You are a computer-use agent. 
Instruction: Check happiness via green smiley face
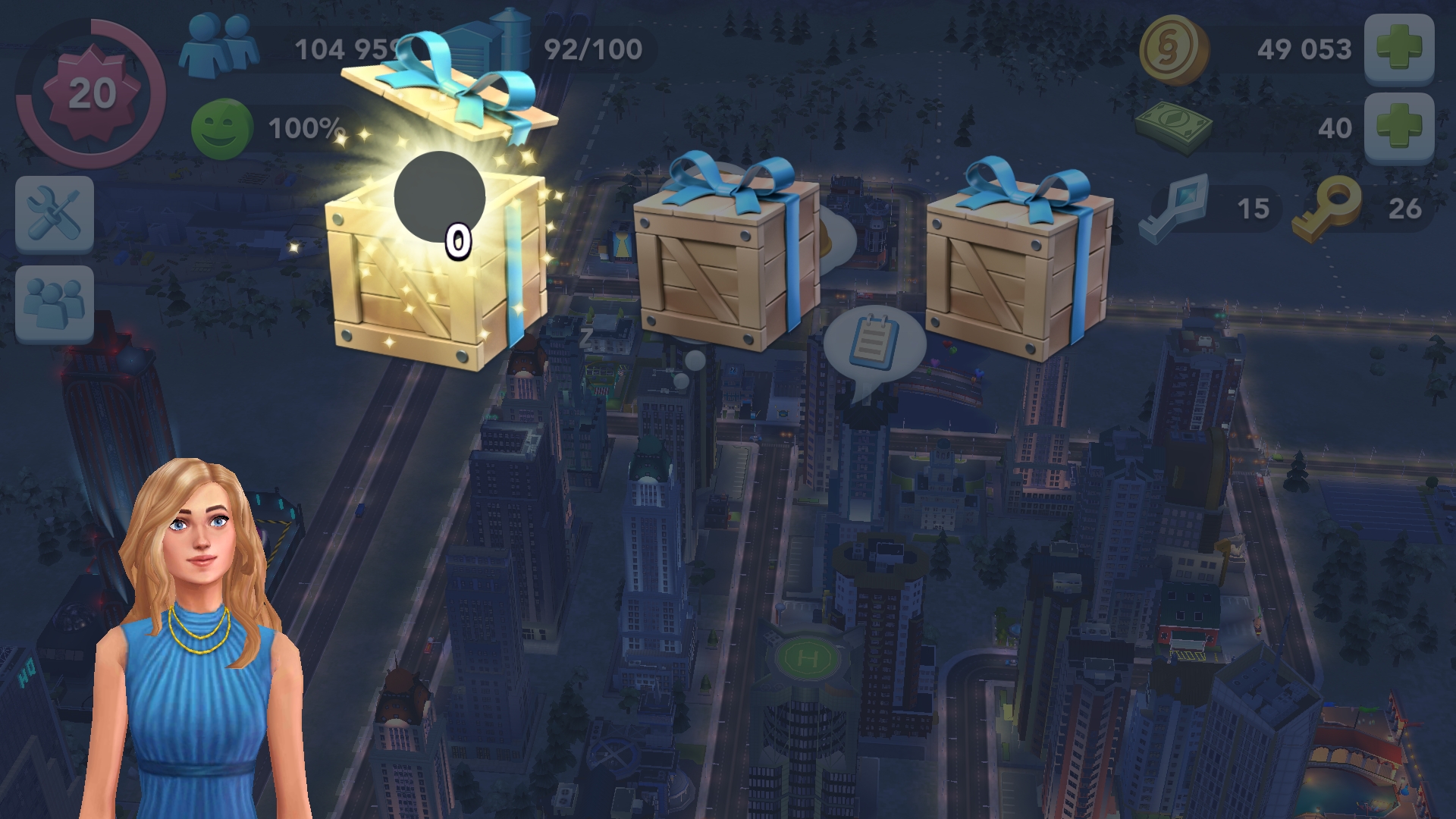tap(221, 129)
